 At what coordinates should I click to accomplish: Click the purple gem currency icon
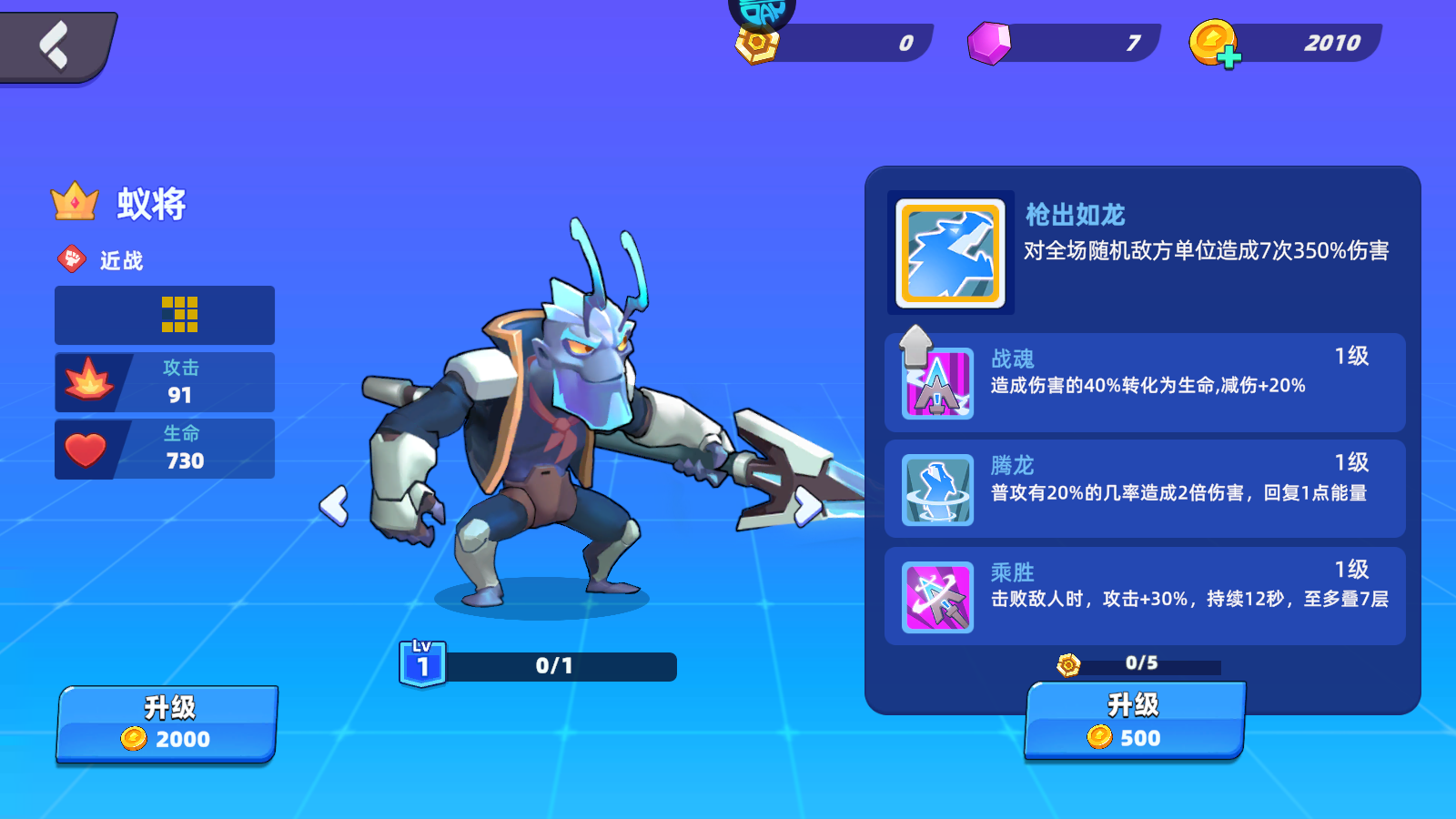(990, 43)
